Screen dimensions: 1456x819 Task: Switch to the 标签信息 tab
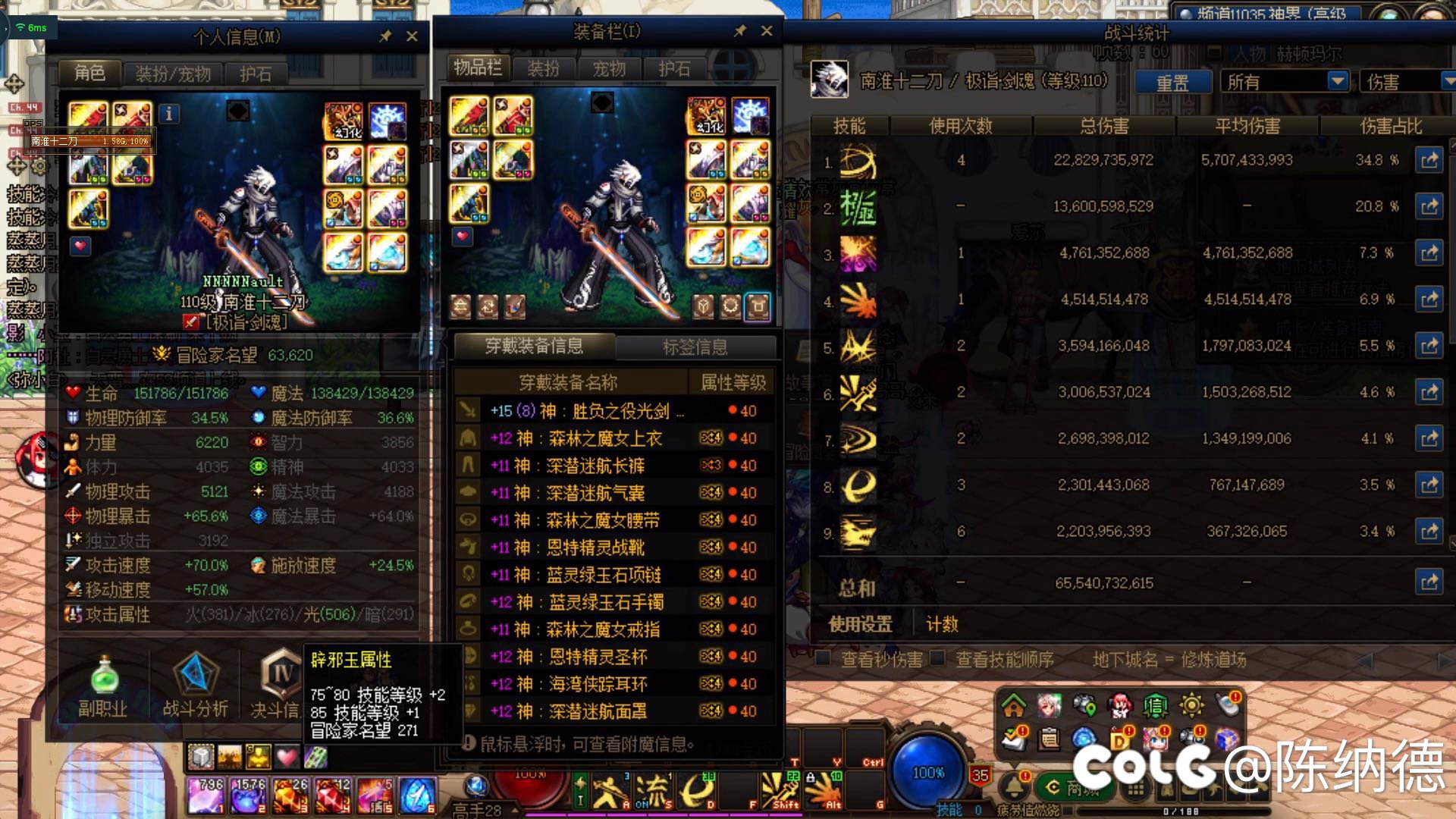point(698,347)
